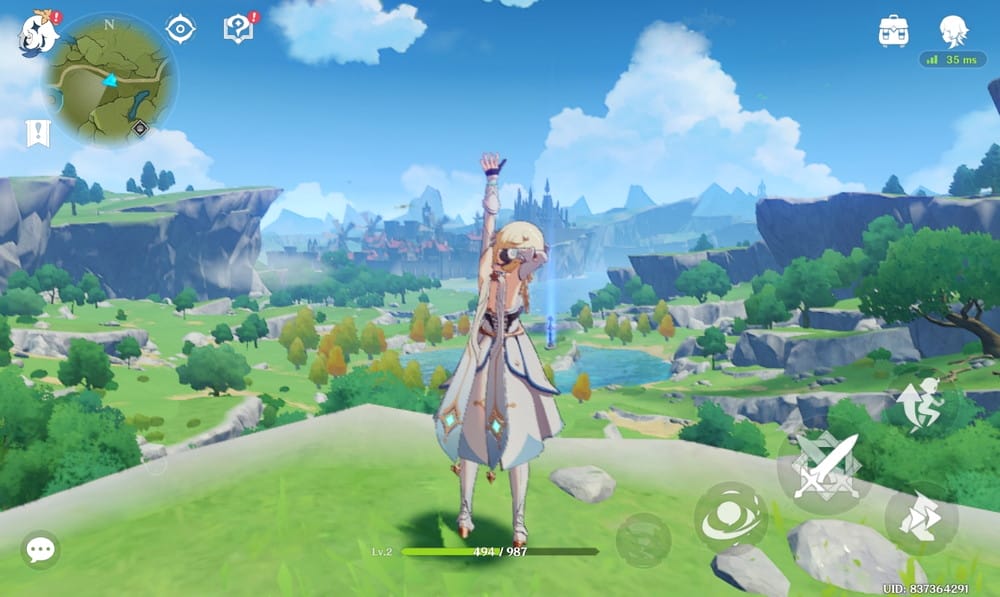Open the character profile icon
Viewport: 1000px width, 597px height.
(x=953, y=31)
